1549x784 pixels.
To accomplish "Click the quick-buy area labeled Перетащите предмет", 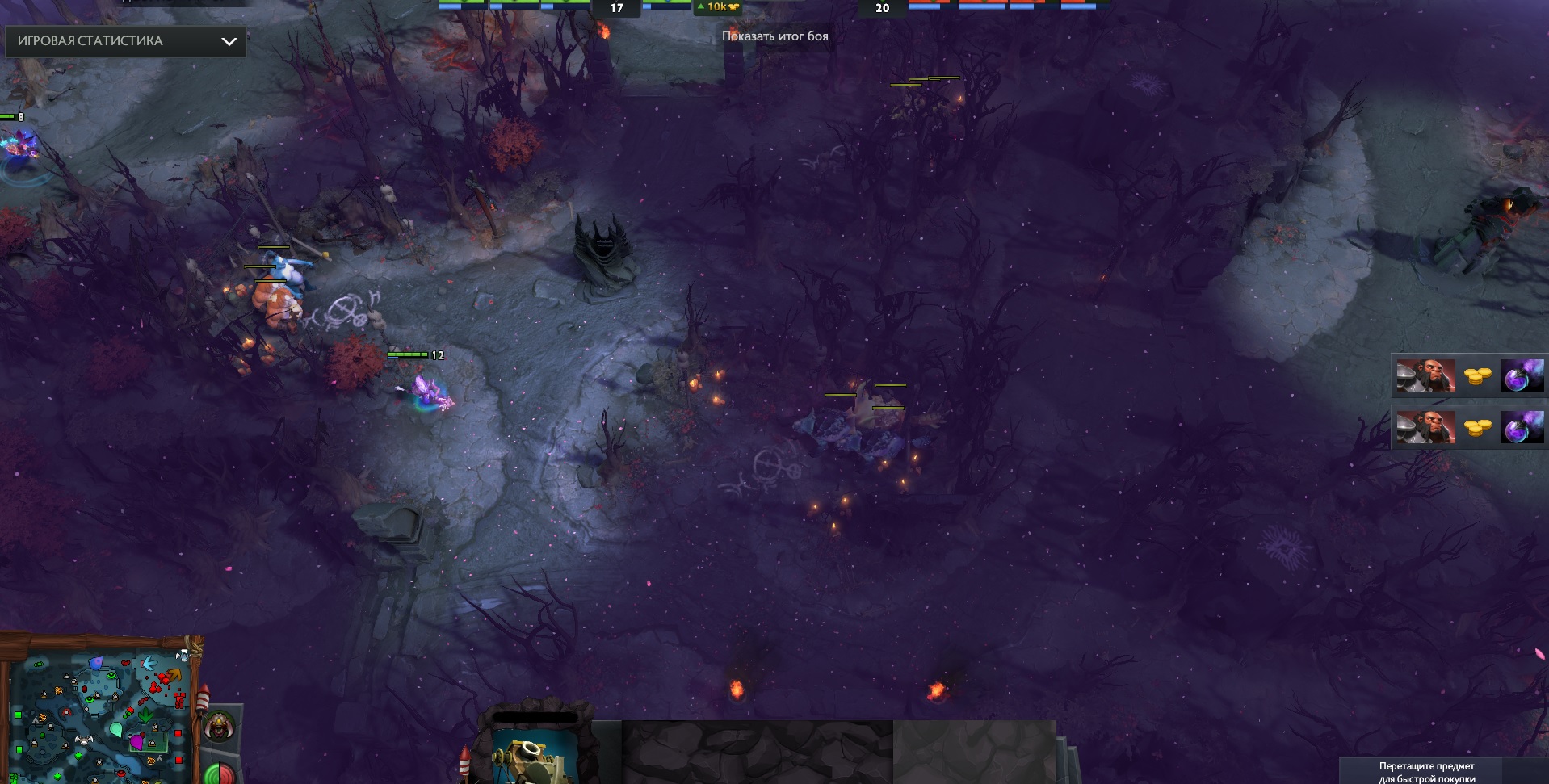I will pyautogui.click(x=1426, y=772).
